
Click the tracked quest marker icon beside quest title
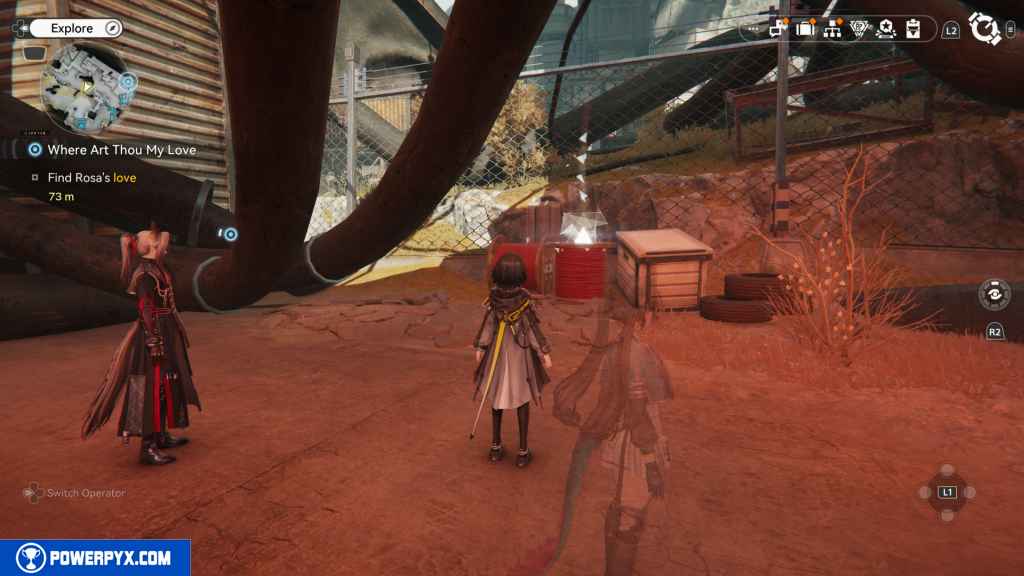tap(35, 150)
